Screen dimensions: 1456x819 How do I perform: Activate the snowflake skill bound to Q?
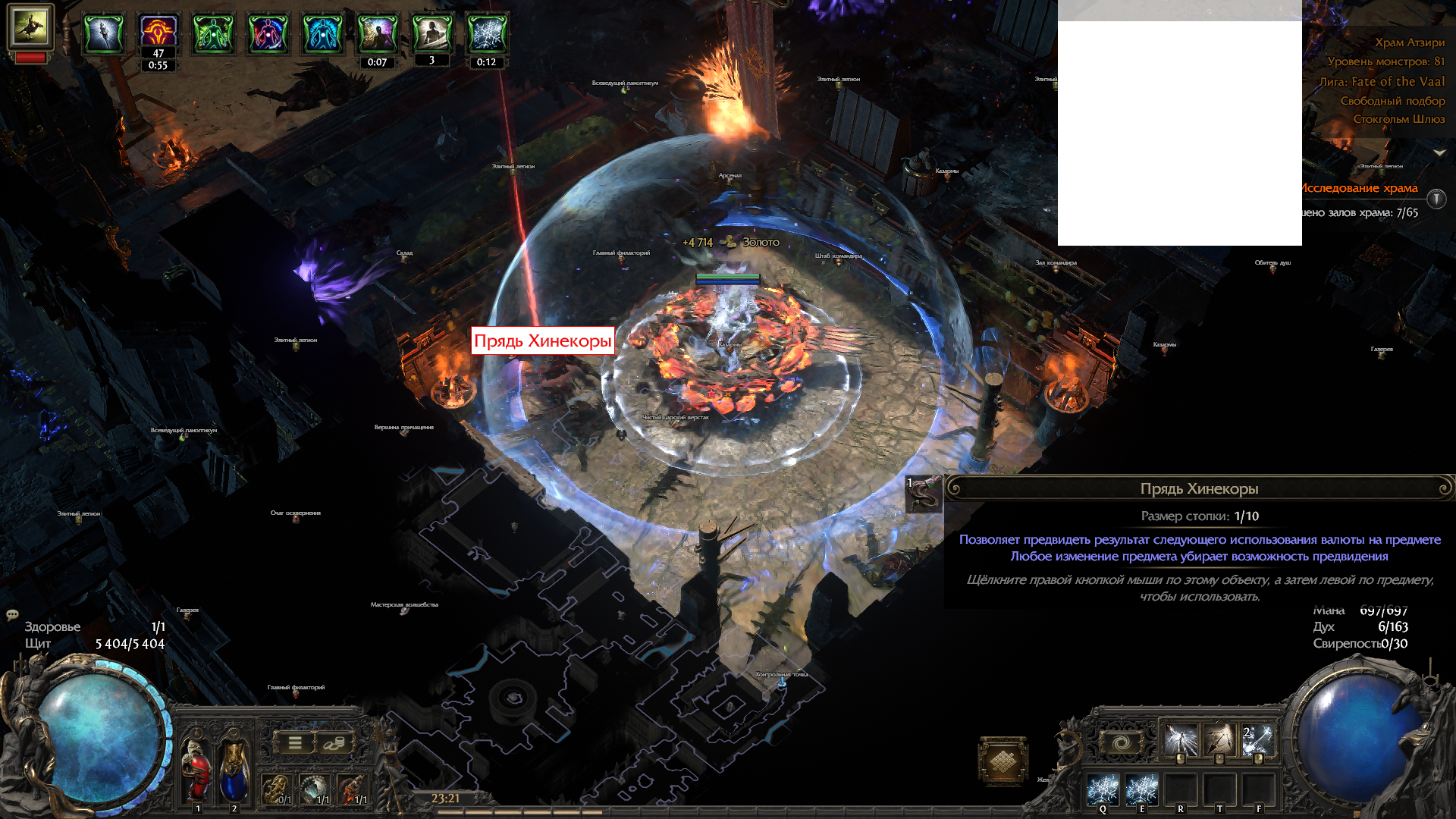coord(1103,790)
